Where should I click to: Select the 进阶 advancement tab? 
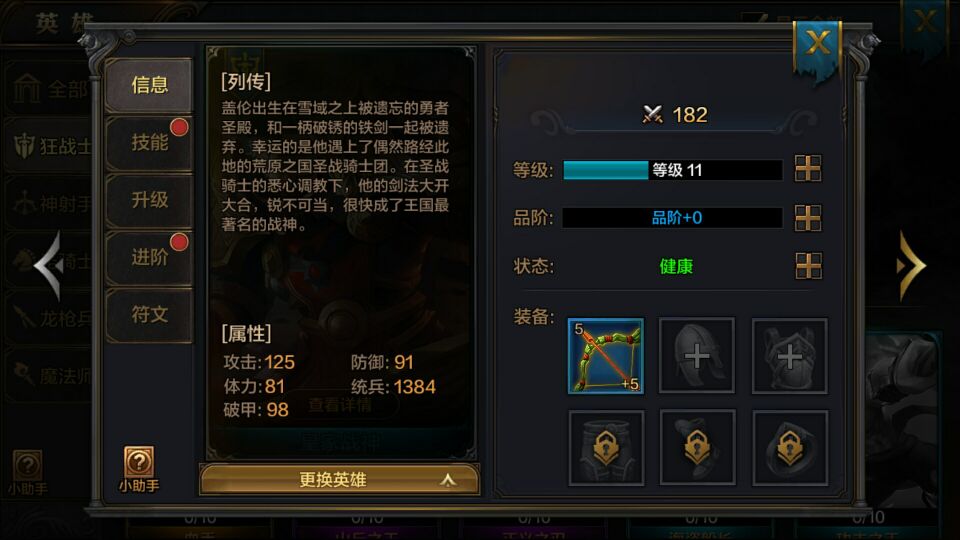click(149, 257)
